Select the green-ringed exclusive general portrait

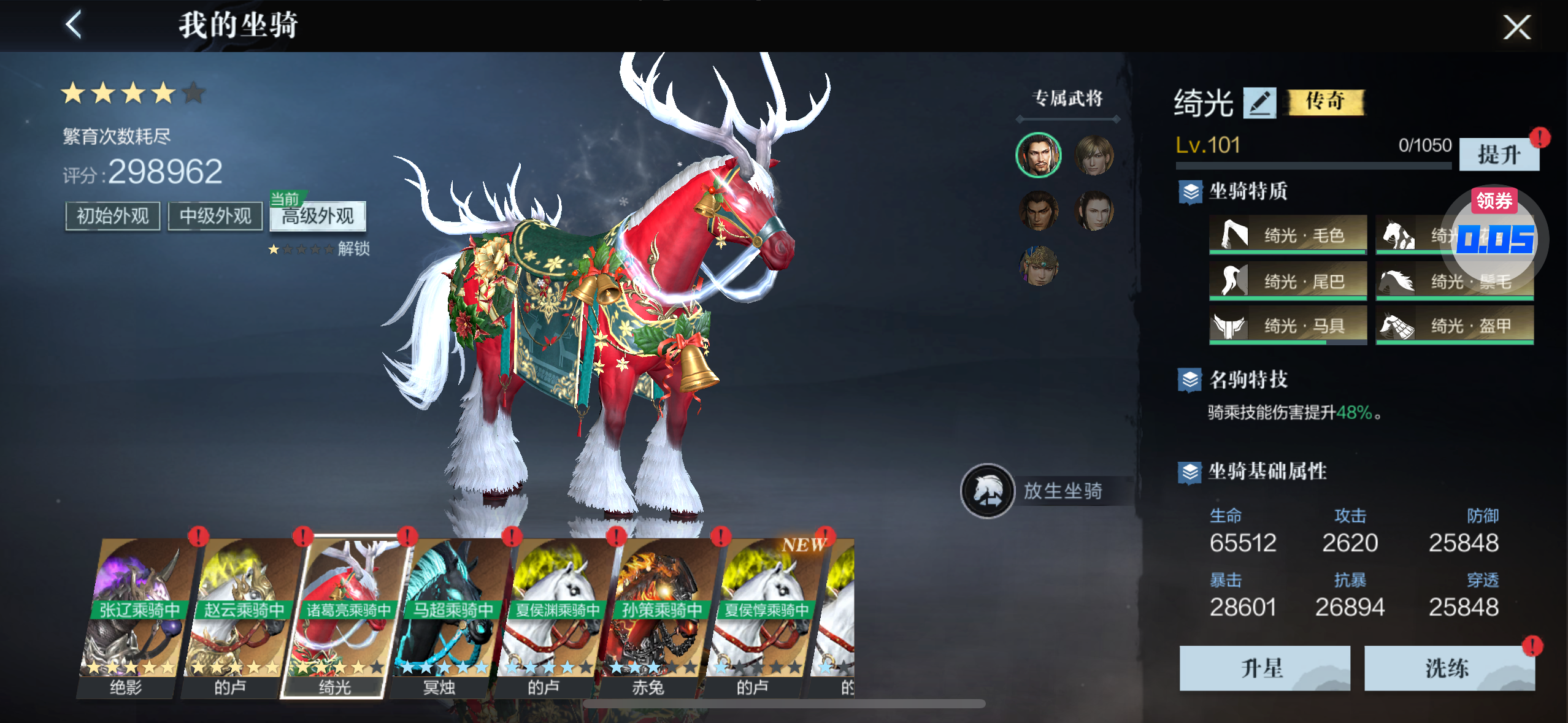[x=1038, y=155]
